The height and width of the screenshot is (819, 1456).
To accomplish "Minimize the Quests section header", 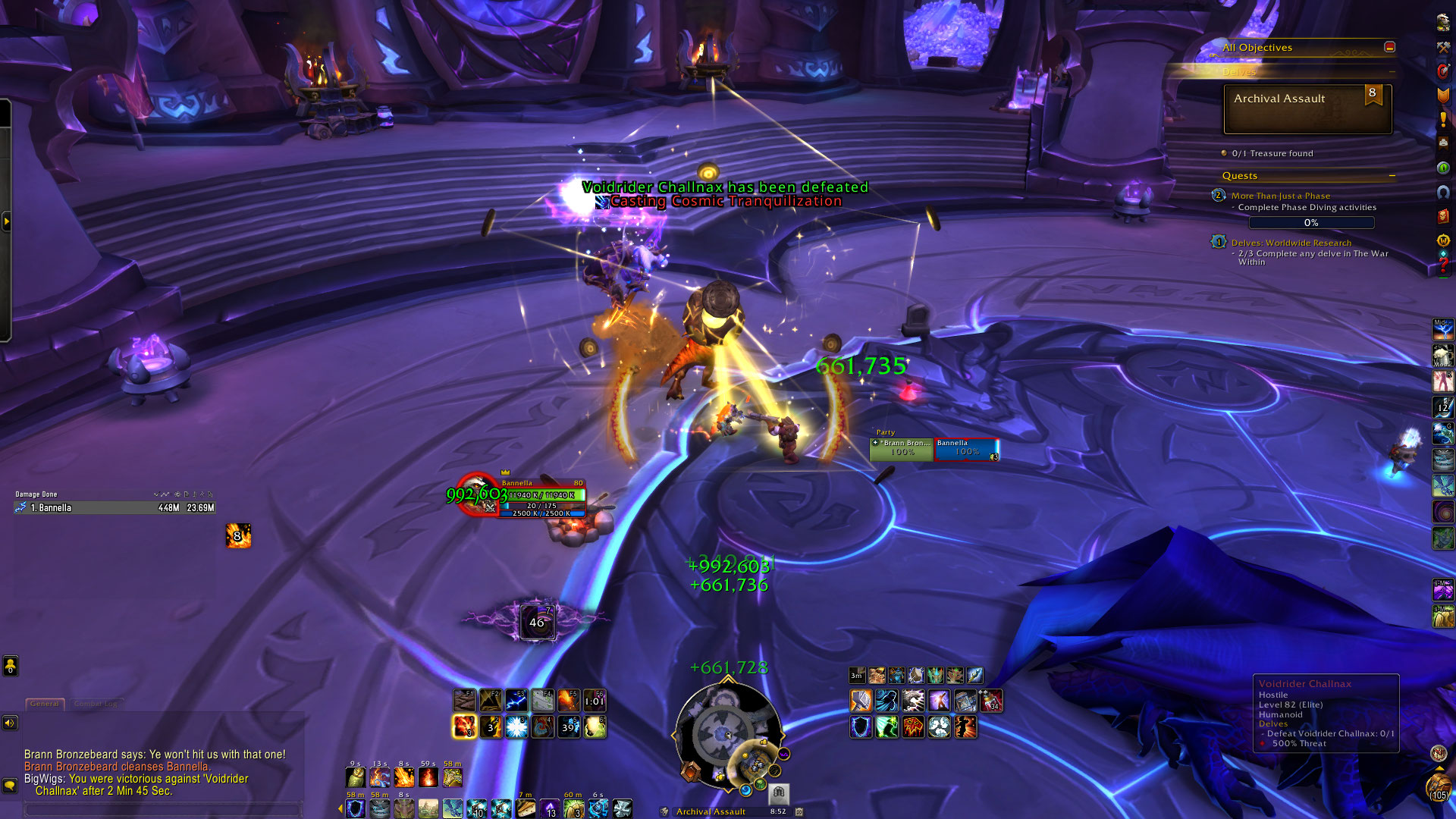I will pos(1392,176).
